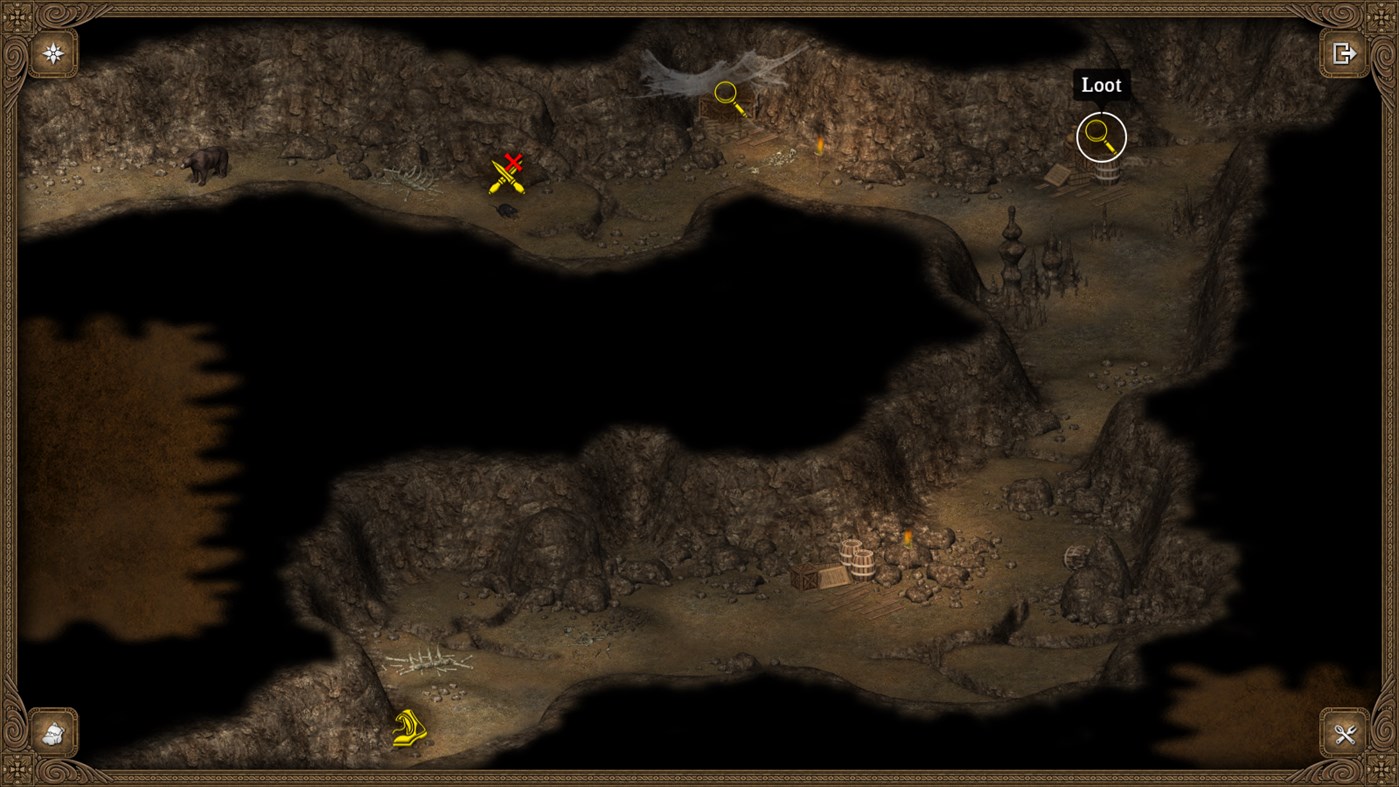The height and width of the screenshot is (787, 1399).
Task: Click the stalagmite cluster near the eastern passage
Action: (x=1012, y=250)
